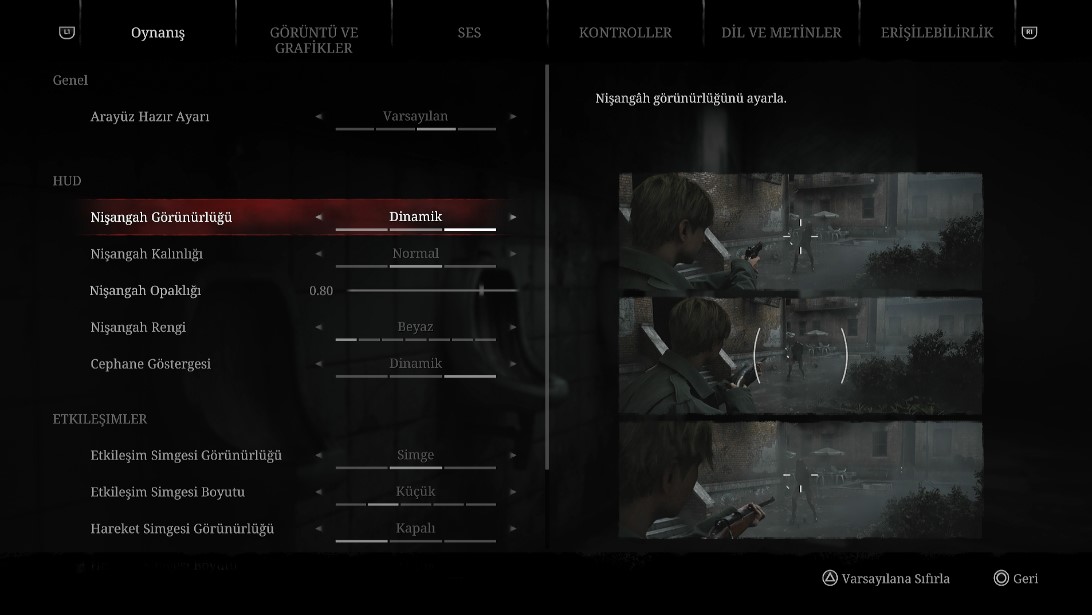The height and width of the screenshot is (615, 1092).
Task: Select the Oynanış tab
Action: pos(158,33)
